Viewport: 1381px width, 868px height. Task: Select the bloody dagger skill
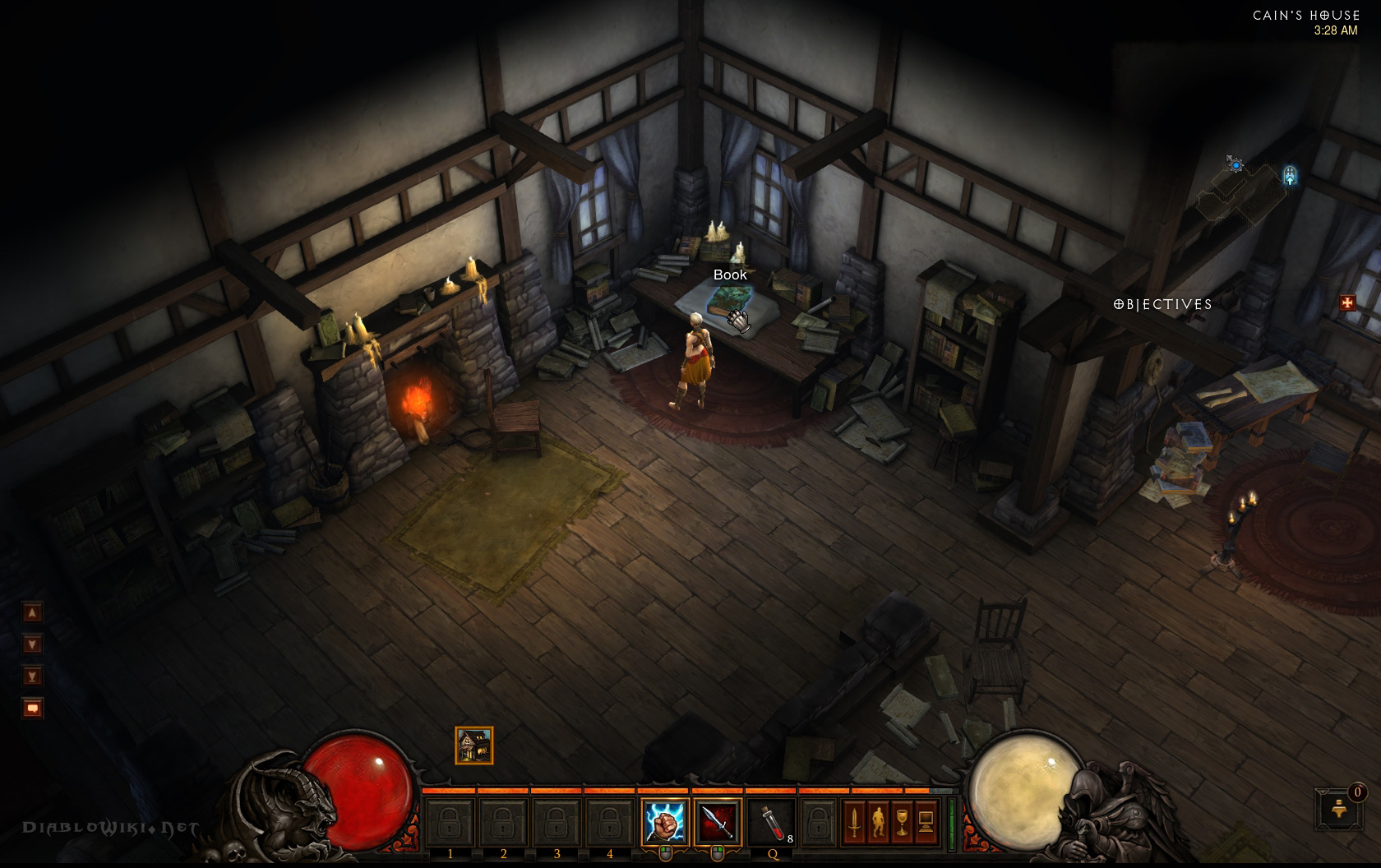718,821
